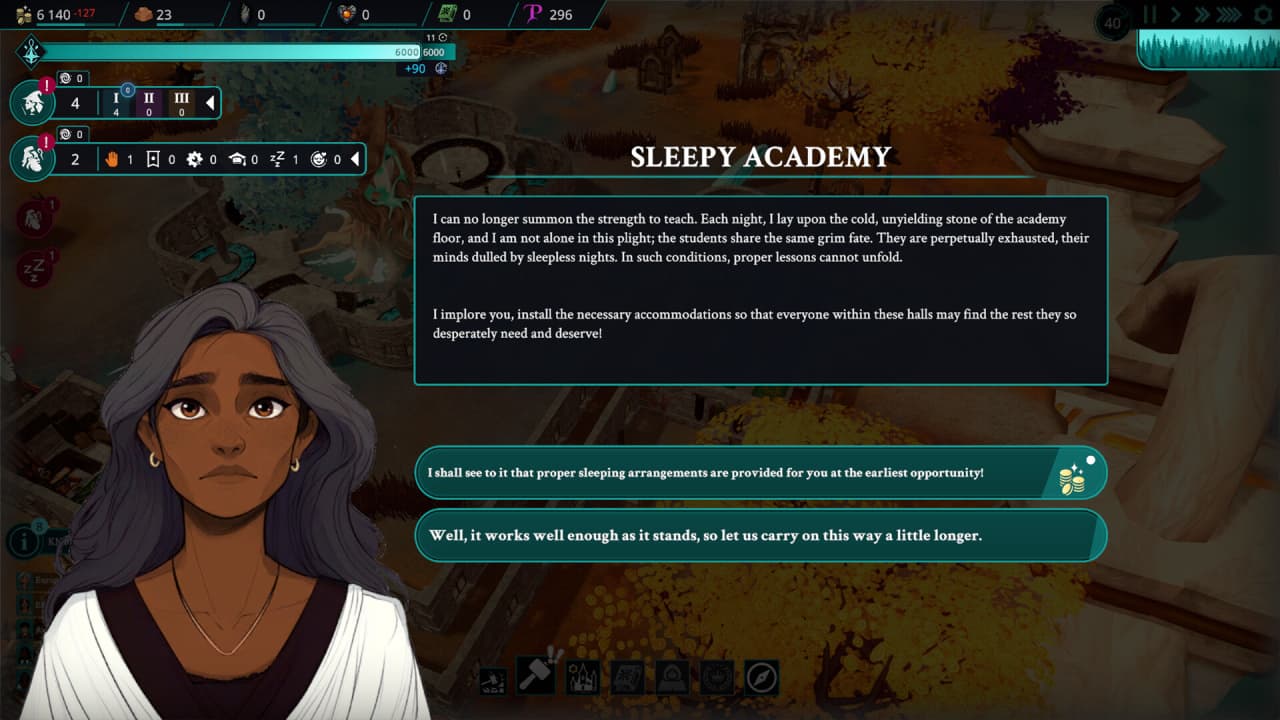Set game speed to double arrows
Image resolution: width=1280 pixels, height=720 pixels.
tap(1203, 15)
